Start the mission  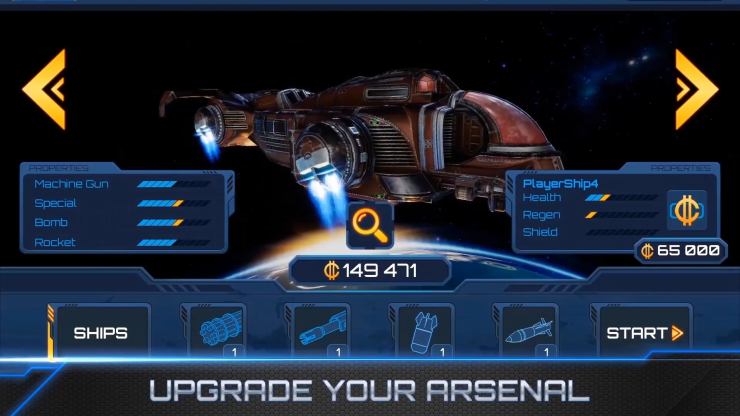coord(642,332)
